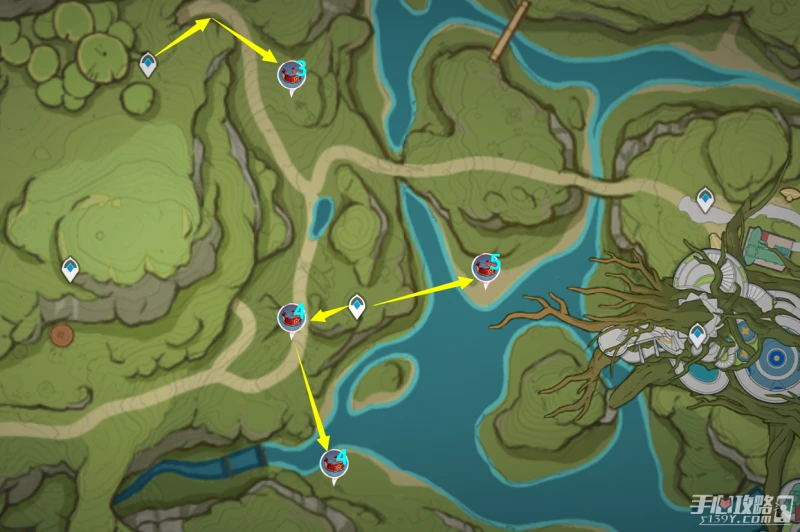Click the number 4 enemy marker on the dirt path
The image size is (800, 532).
coord(292,318)
